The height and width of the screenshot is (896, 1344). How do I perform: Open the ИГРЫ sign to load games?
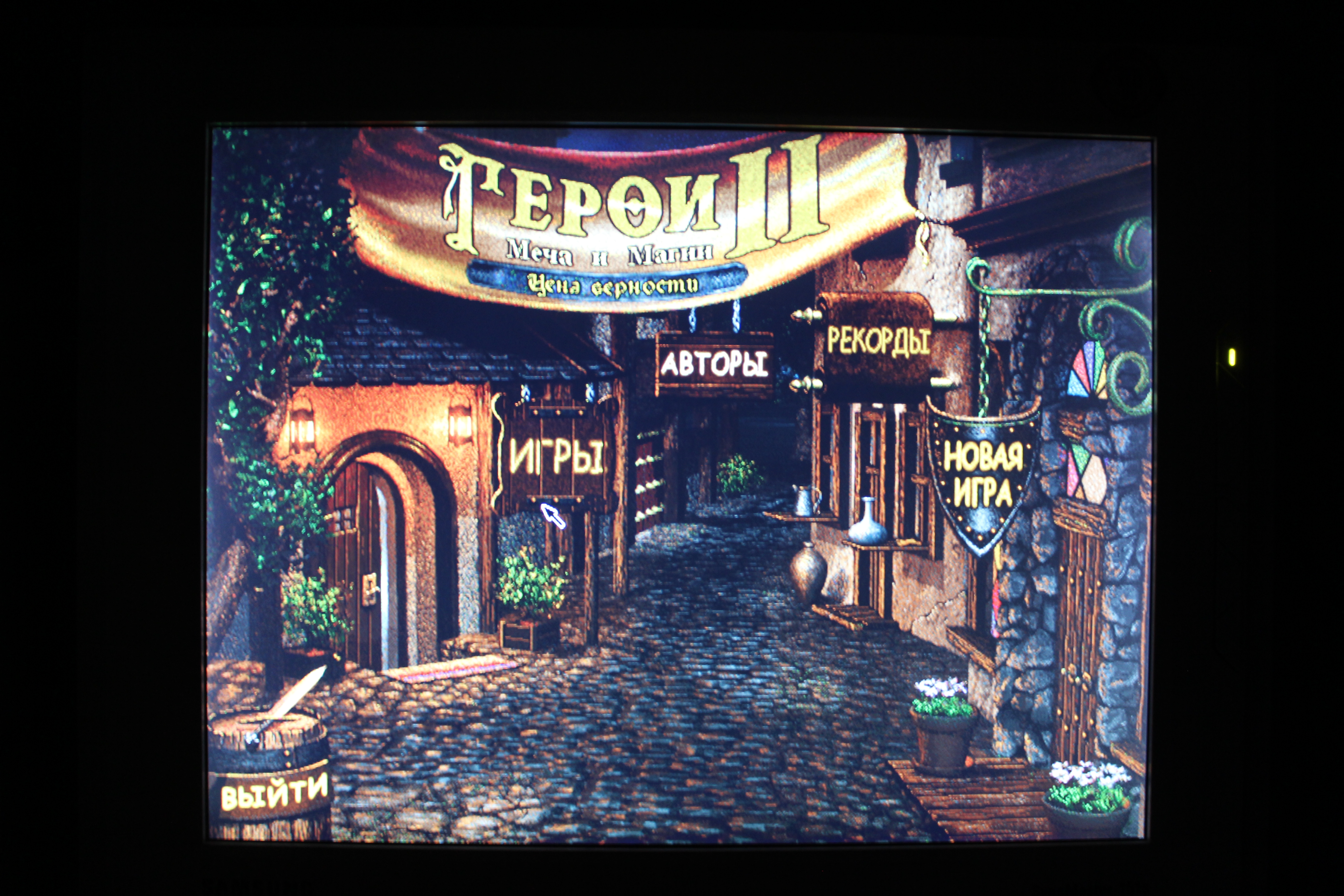555,456
